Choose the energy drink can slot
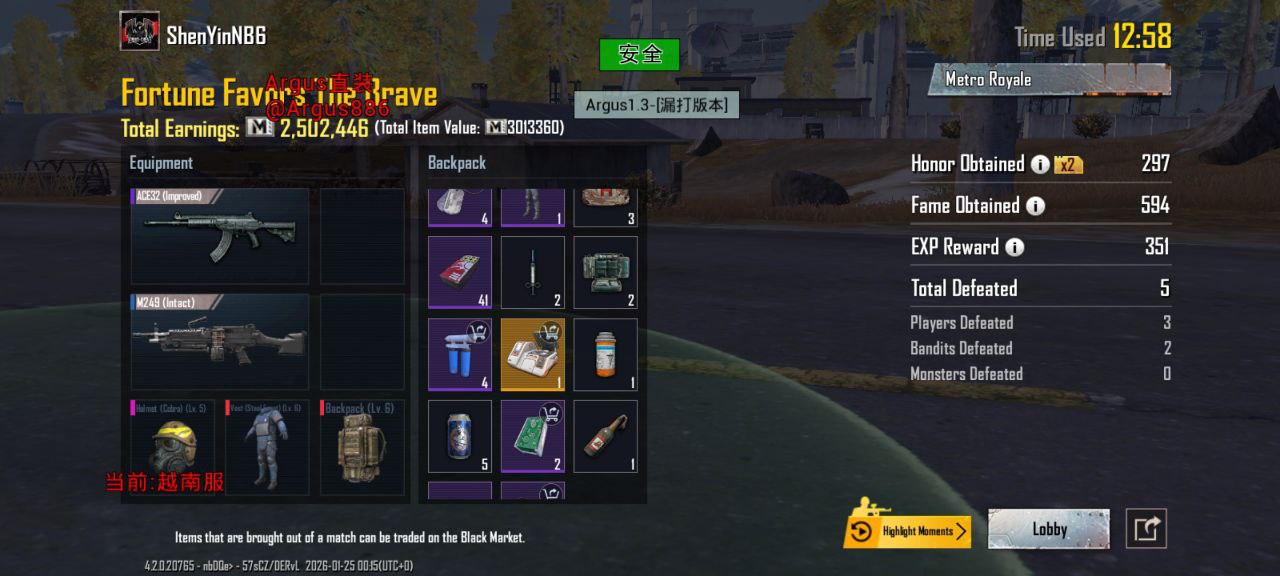 pyautogui.click(x=460, y=436)
